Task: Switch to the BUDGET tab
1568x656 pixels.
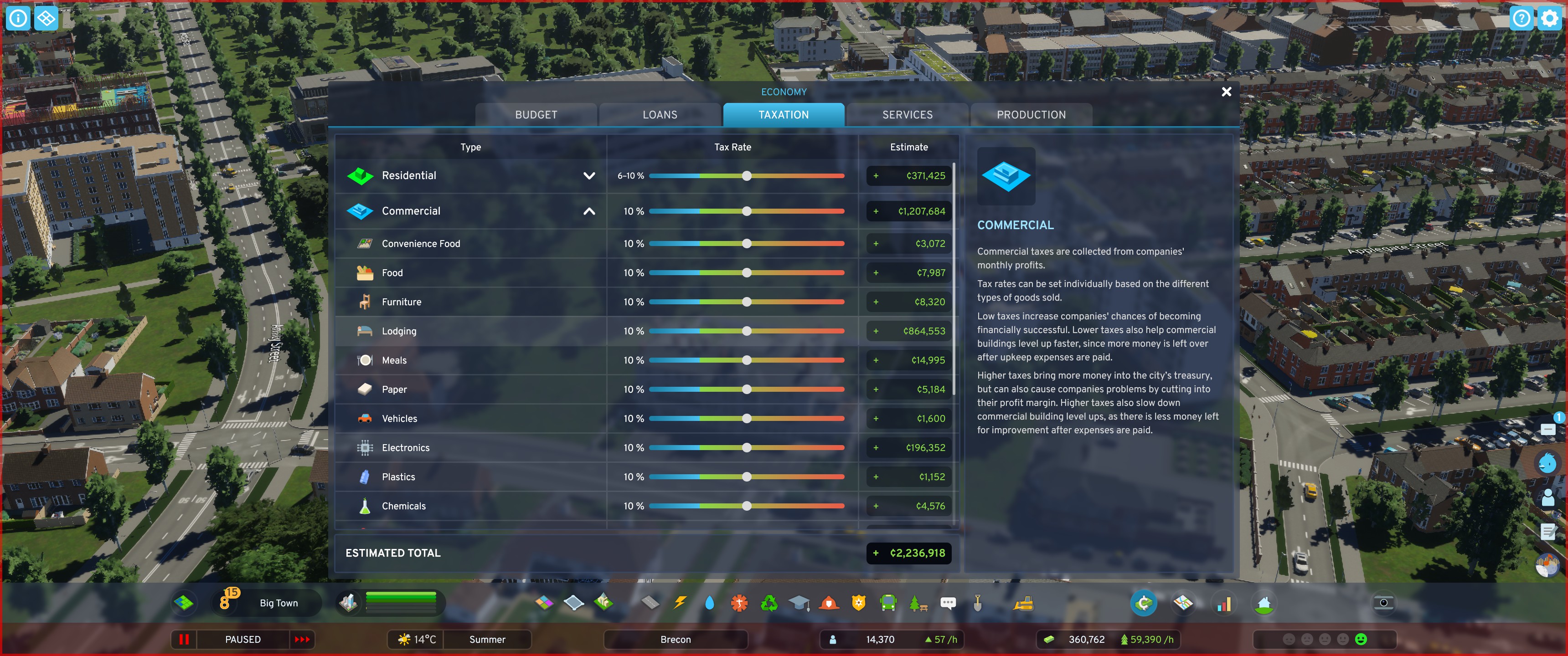Action: click(x=536, y=114)
